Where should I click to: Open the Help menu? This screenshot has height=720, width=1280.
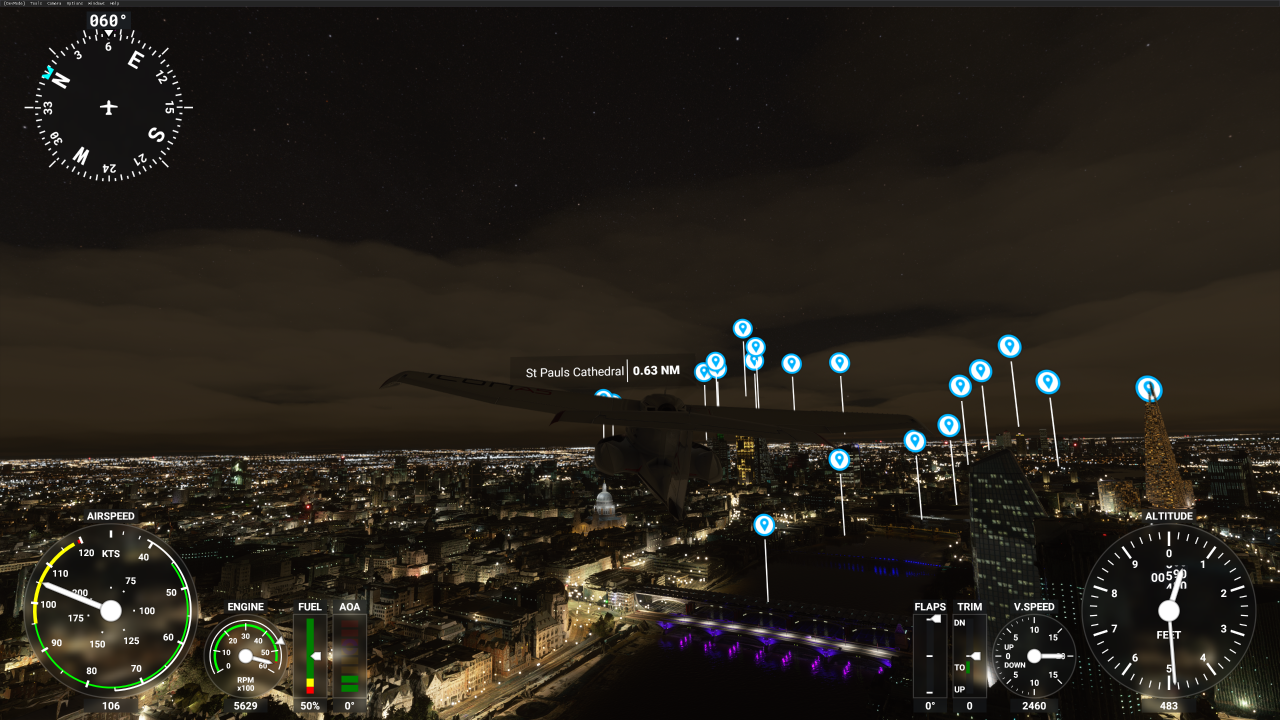[x=114, y=3]
